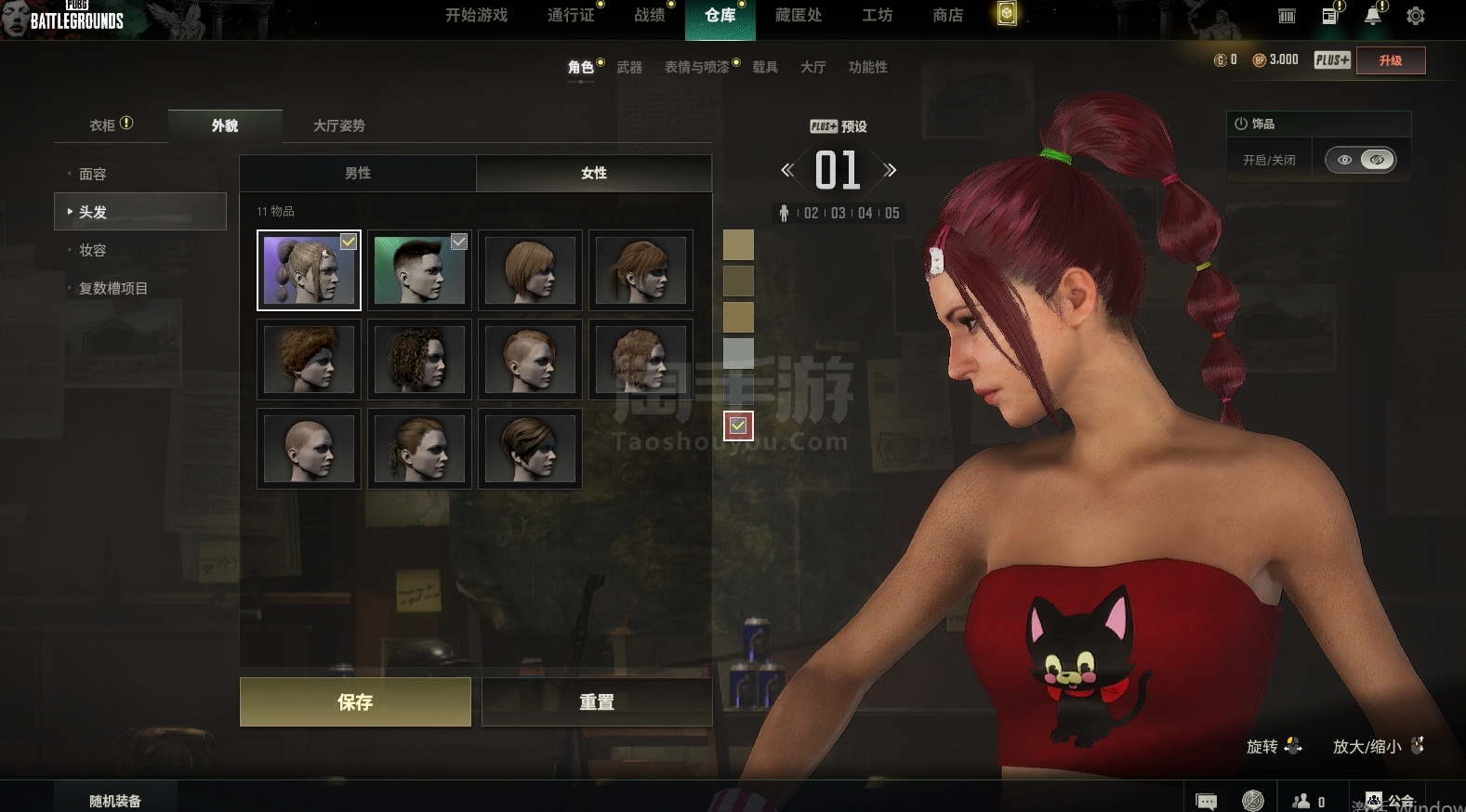Select the 面容 face category

[93, 174]
